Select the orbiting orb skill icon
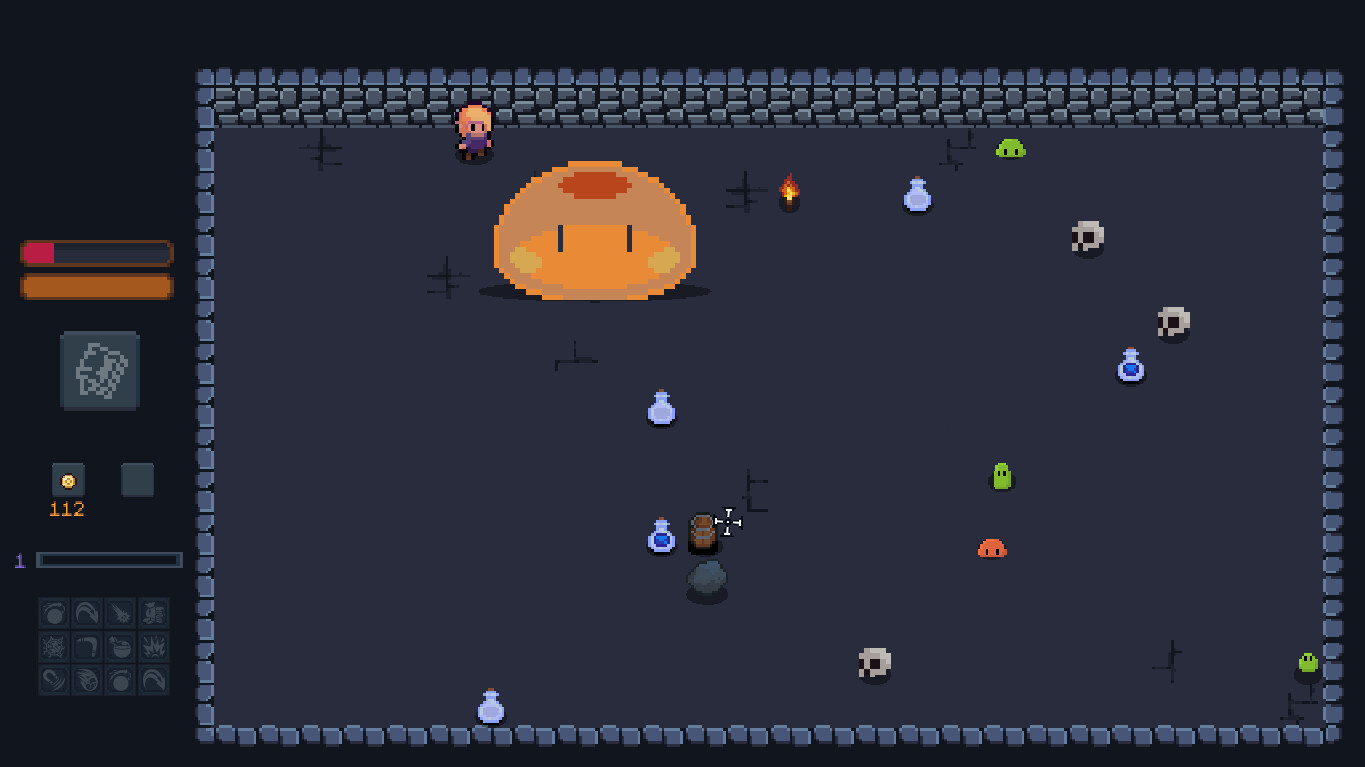 coord(53,613)
